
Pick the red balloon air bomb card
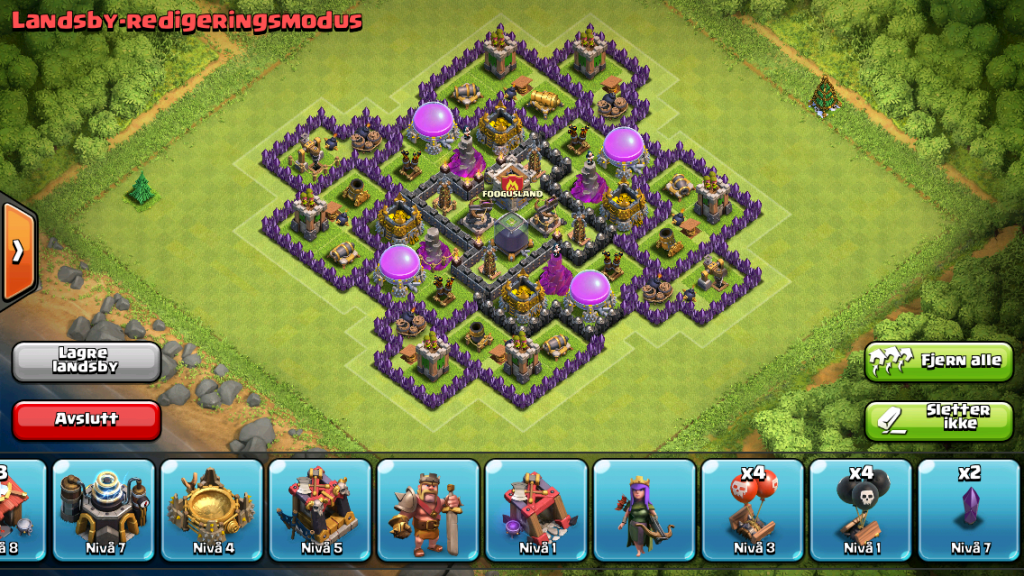(751, 508)
